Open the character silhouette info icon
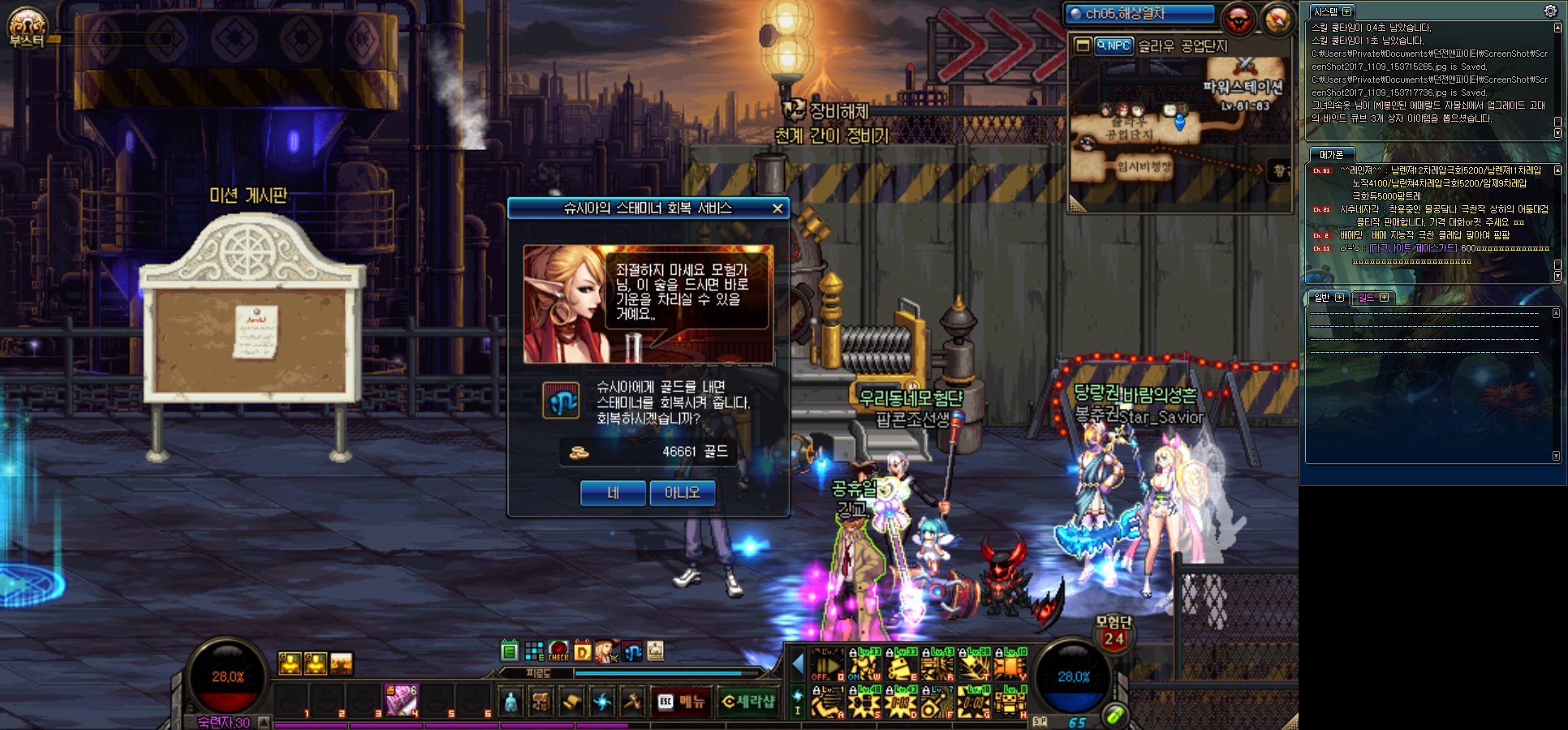1568x730 pixels. coord(510,702)
